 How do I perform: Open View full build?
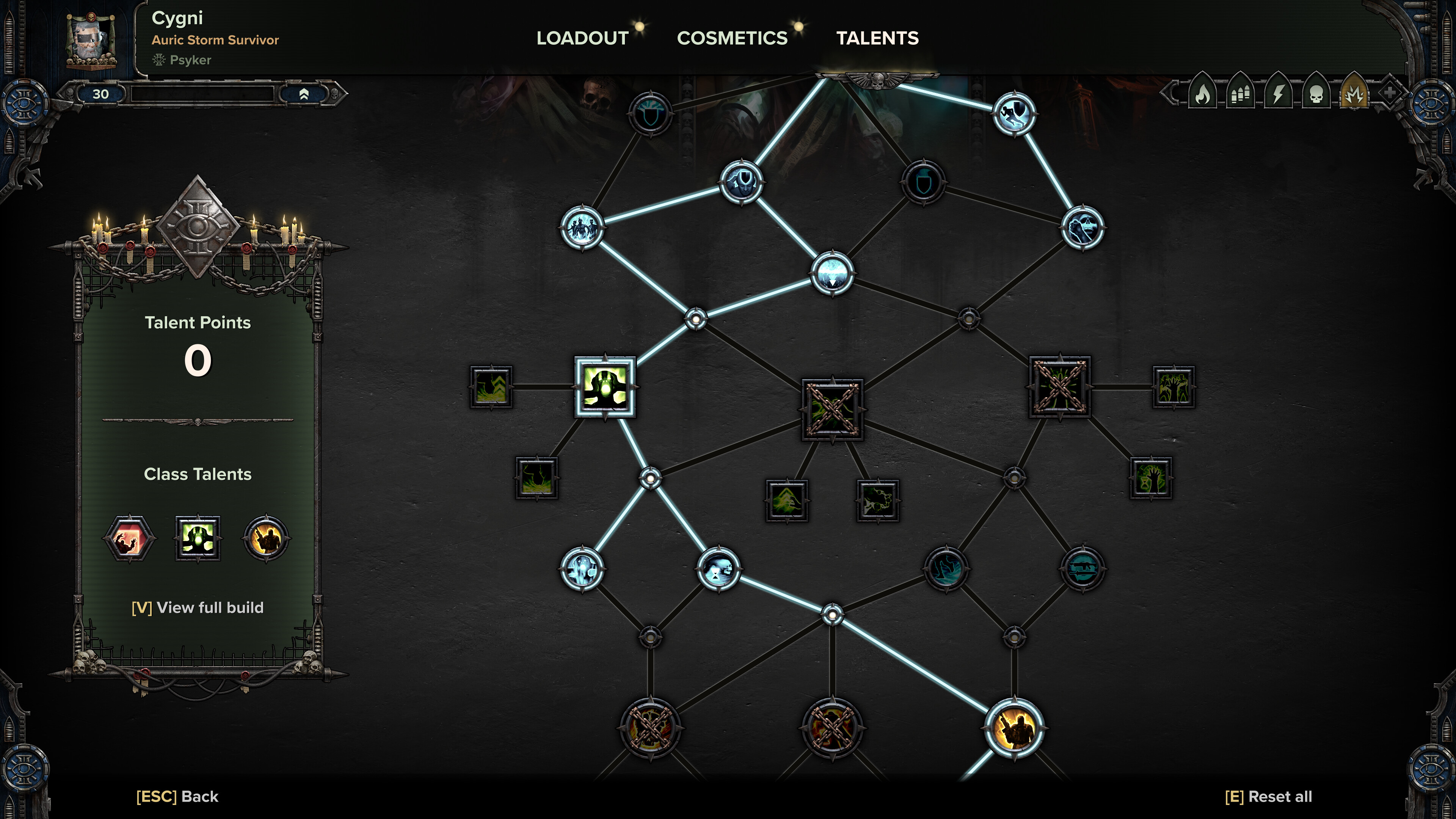click(x=198, y=607)
